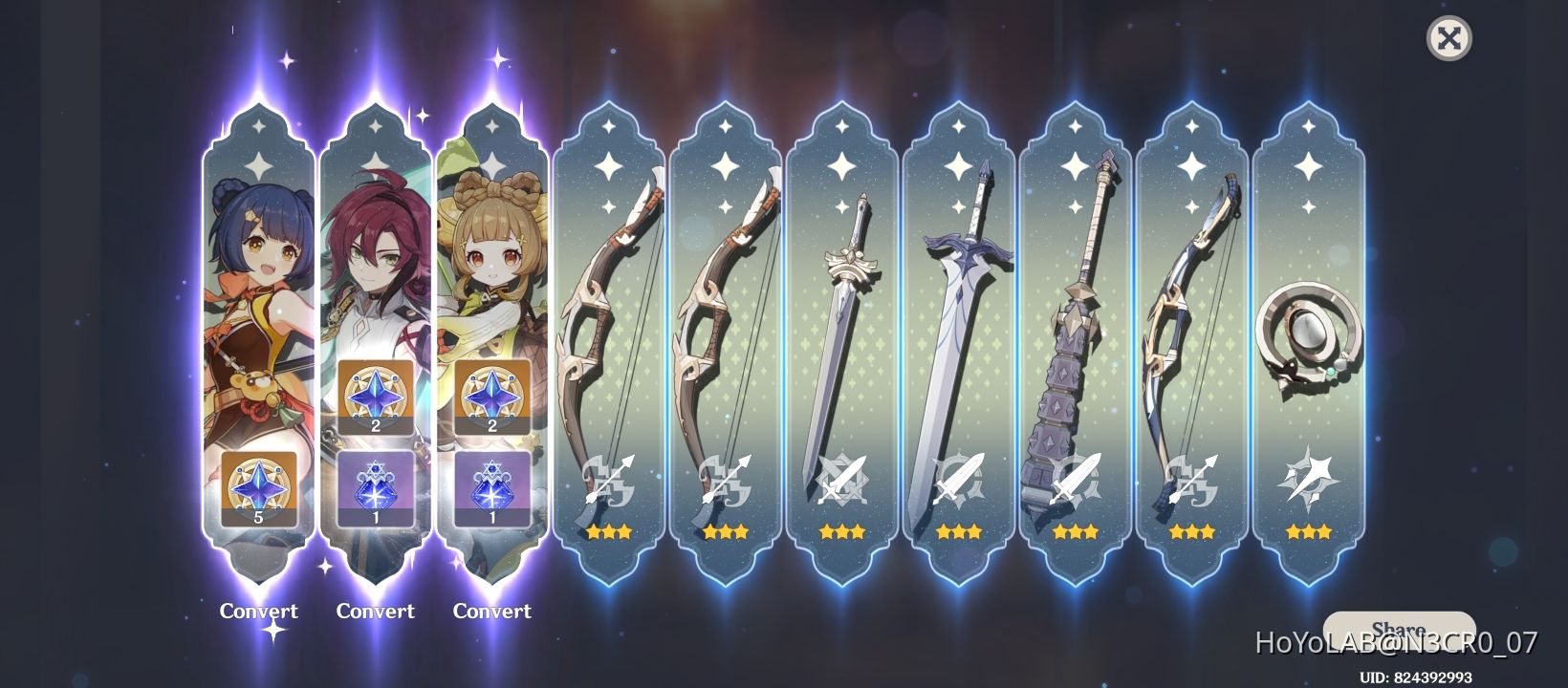Screen dimensions: 1568x688
Task: Close the wish results screen
Action: pyautogui.click(x=1450, y=39)
